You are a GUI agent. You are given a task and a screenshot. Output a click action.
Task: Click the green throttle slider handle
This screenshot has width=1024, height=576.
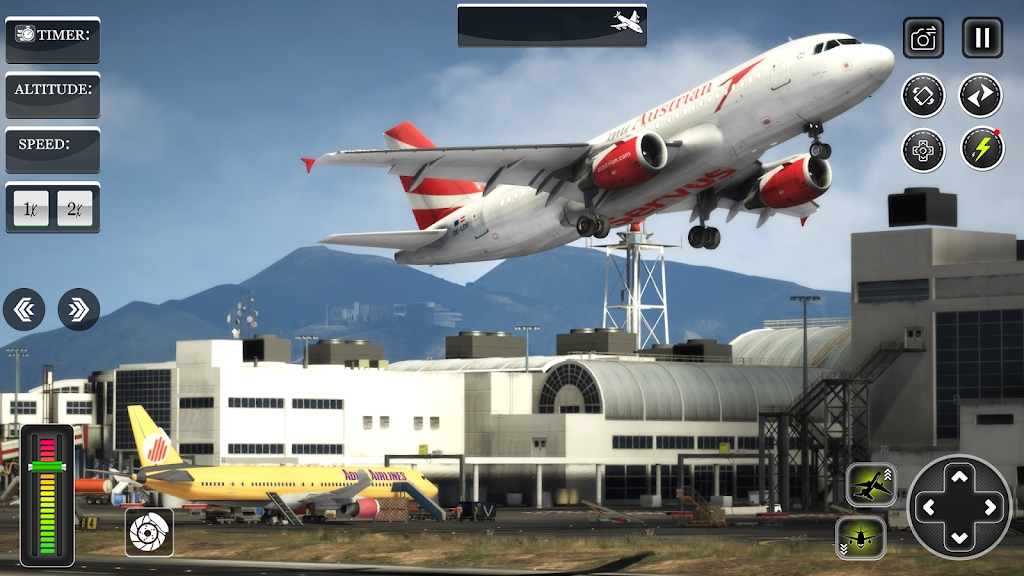(x=47, y=466)
